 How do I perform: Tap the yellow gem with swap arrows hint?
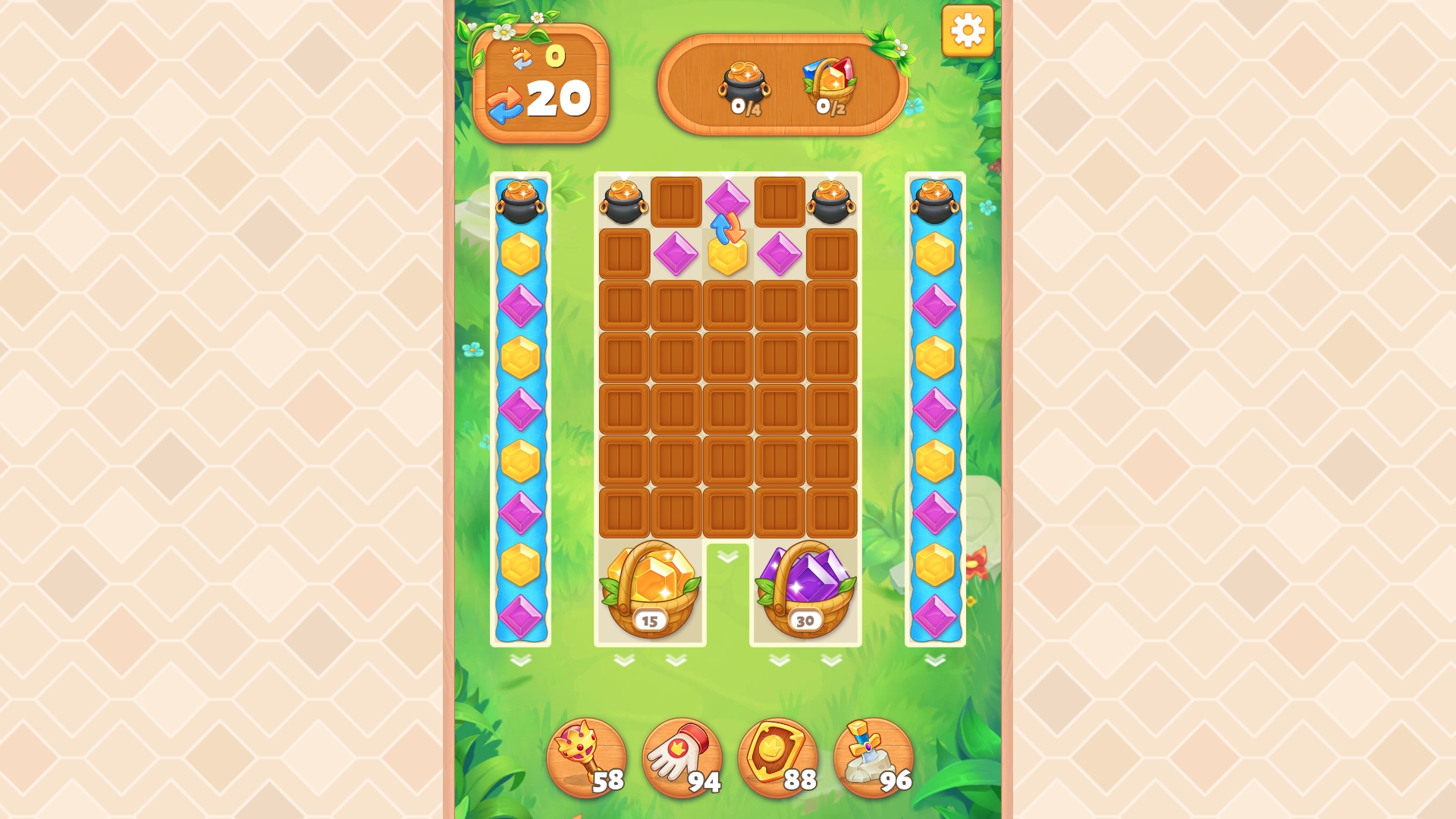pos(727,258)
